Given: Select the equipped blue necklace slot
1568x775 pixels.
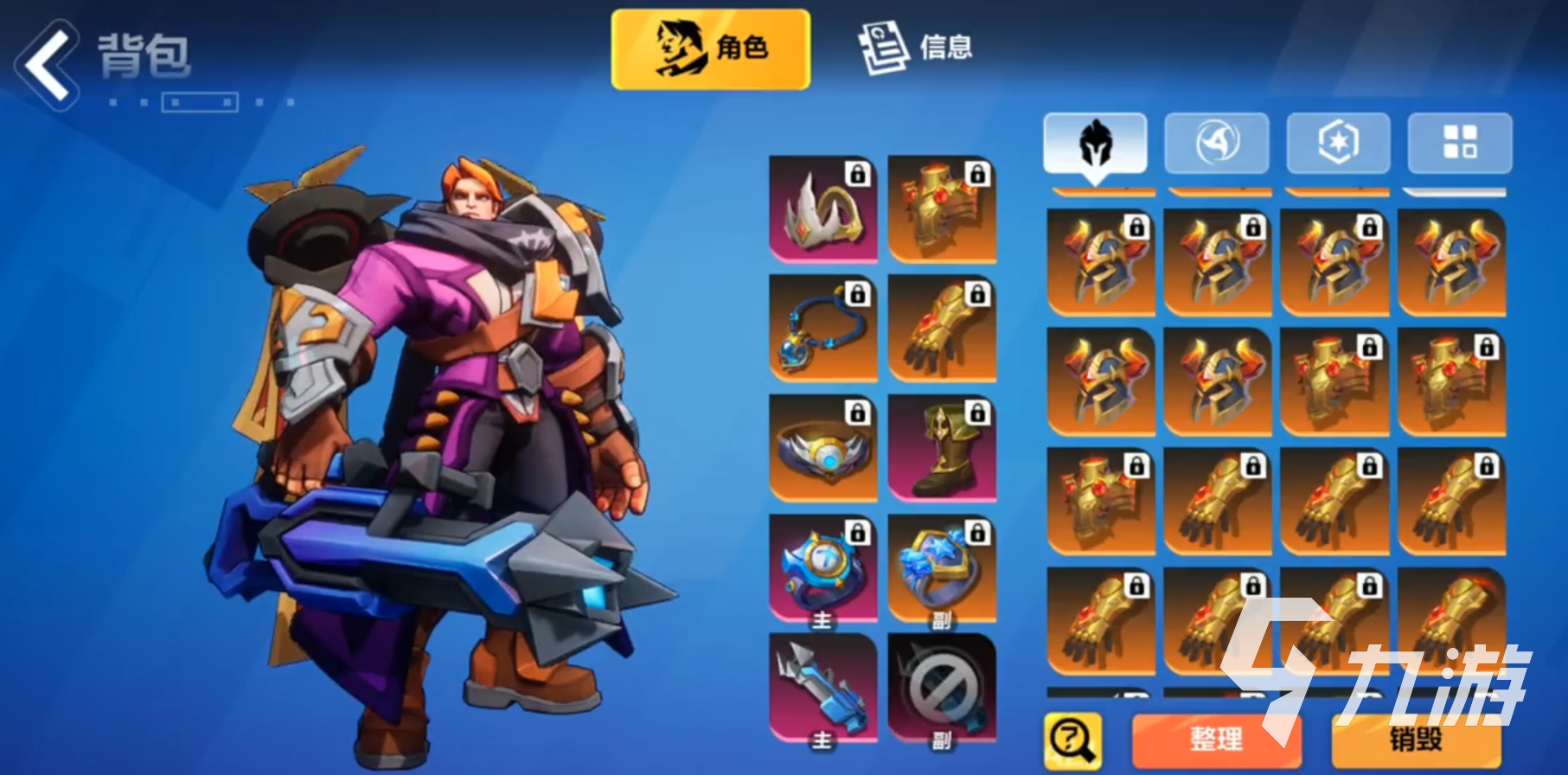Looking at the screenshot, I should click(821, 329).
